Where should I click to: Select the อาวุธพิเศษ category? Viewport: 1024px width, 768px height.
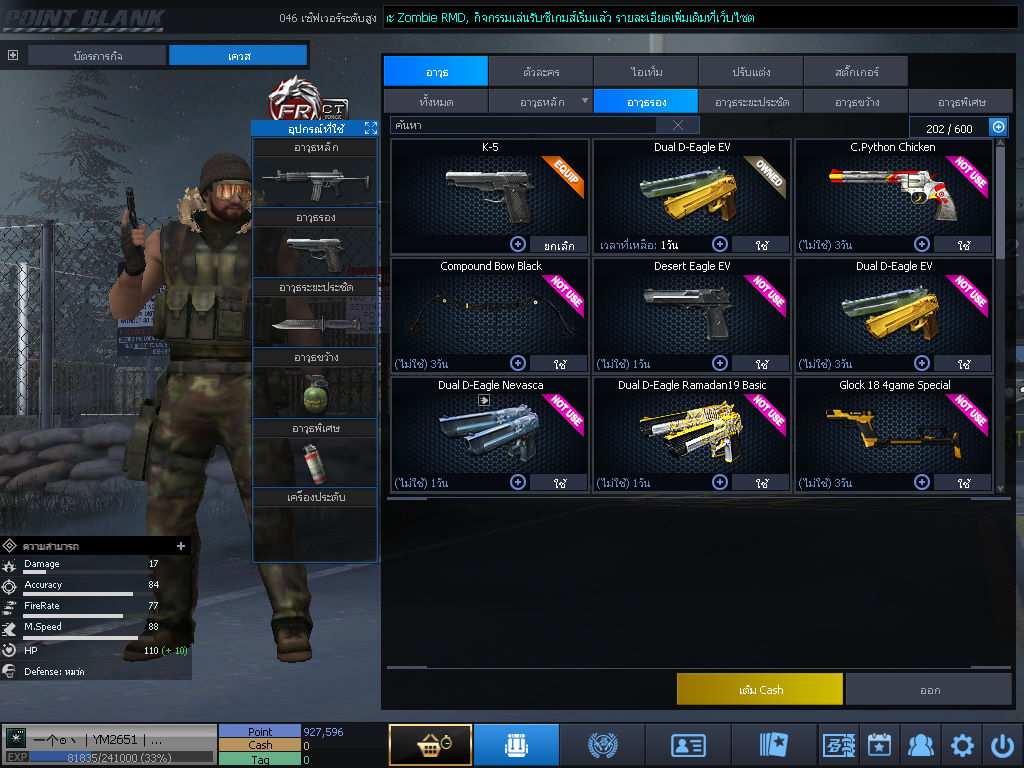(x=961, y=102)
